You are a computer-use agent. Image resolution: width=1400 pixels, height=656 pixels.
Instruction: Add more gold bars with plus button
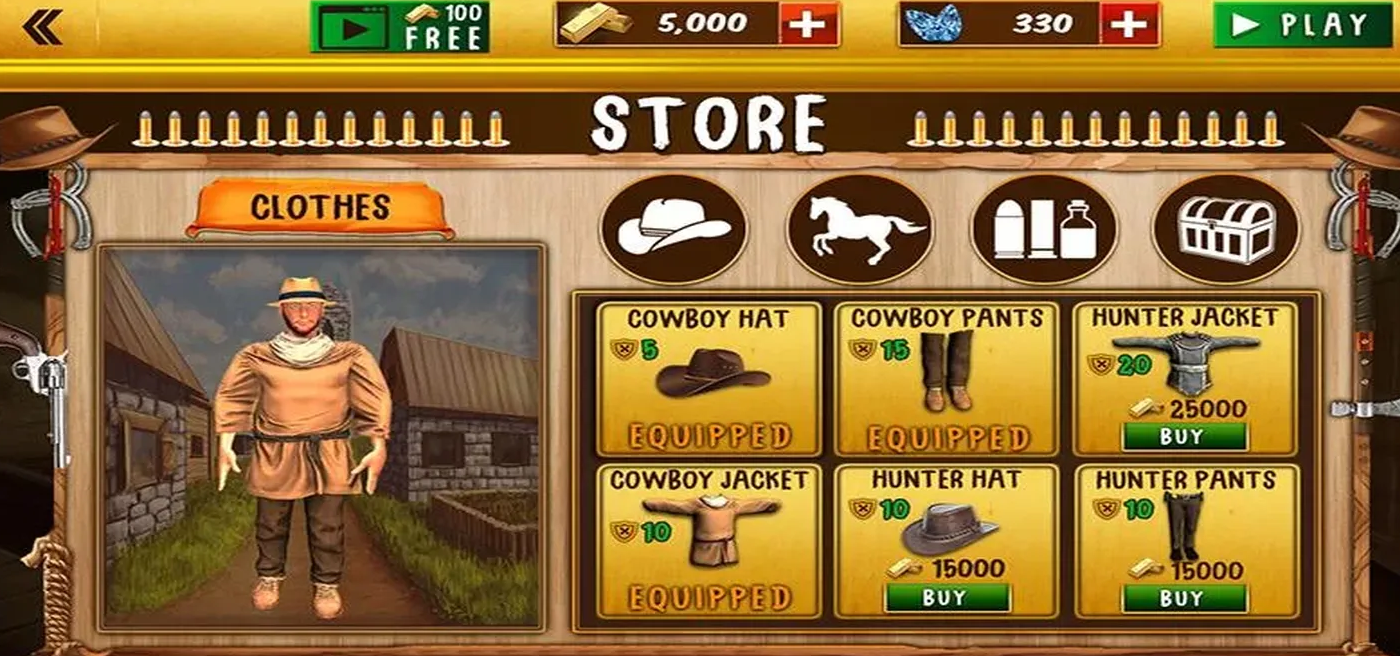point(809,24)
